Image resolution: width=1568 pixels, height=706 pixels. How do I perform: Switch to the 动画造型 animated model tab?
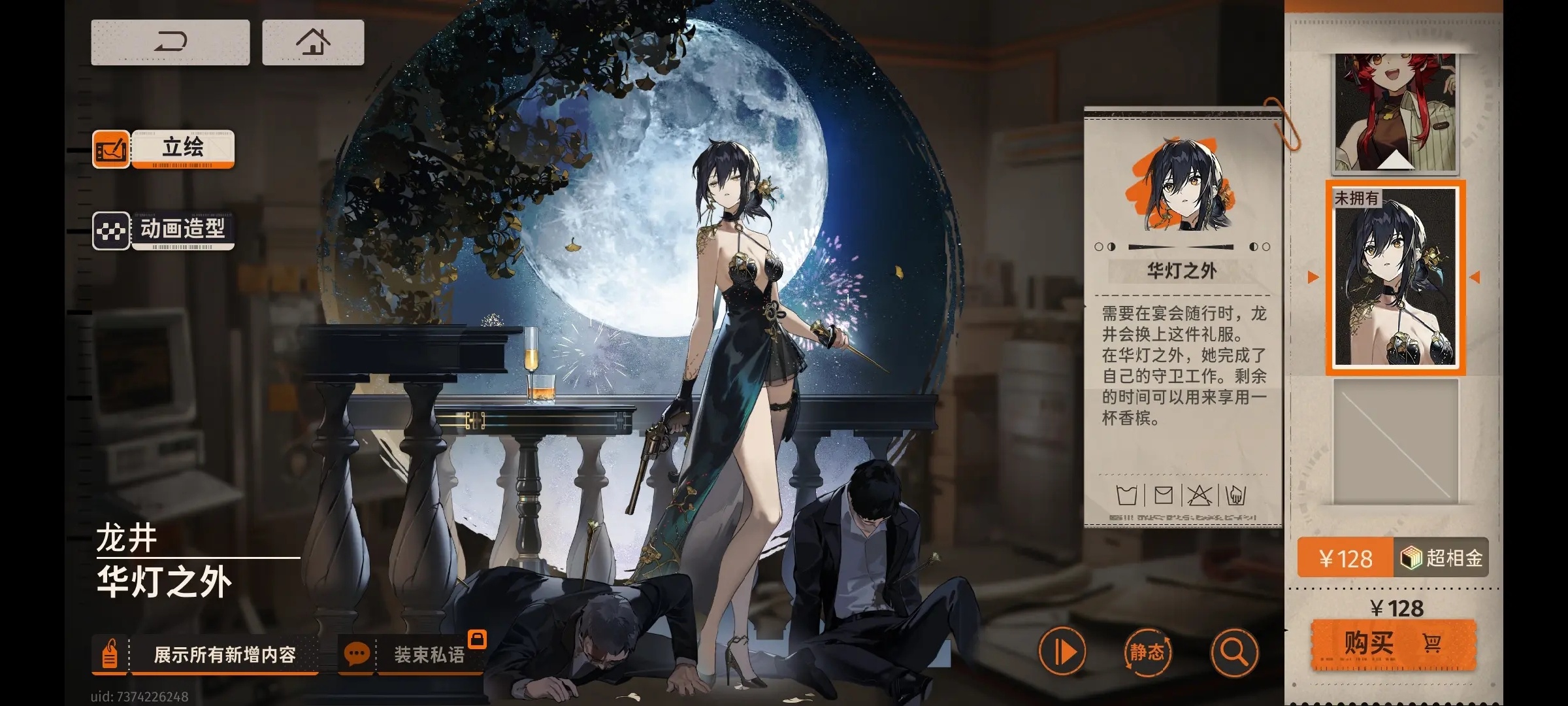[x=182, y=230]
